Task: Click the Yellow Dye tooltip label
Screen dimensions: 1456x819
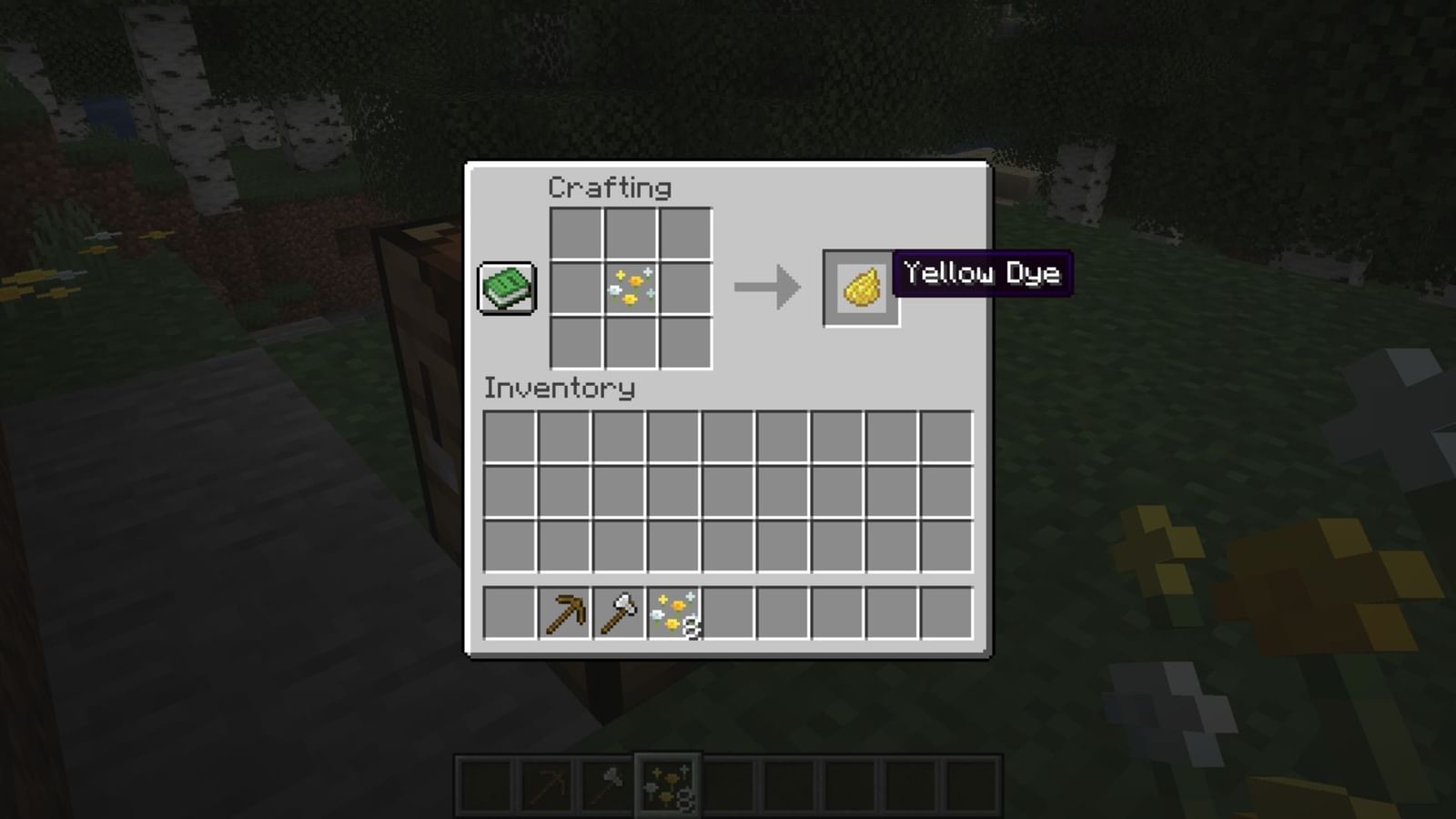Action: click(x=983, y=273)
